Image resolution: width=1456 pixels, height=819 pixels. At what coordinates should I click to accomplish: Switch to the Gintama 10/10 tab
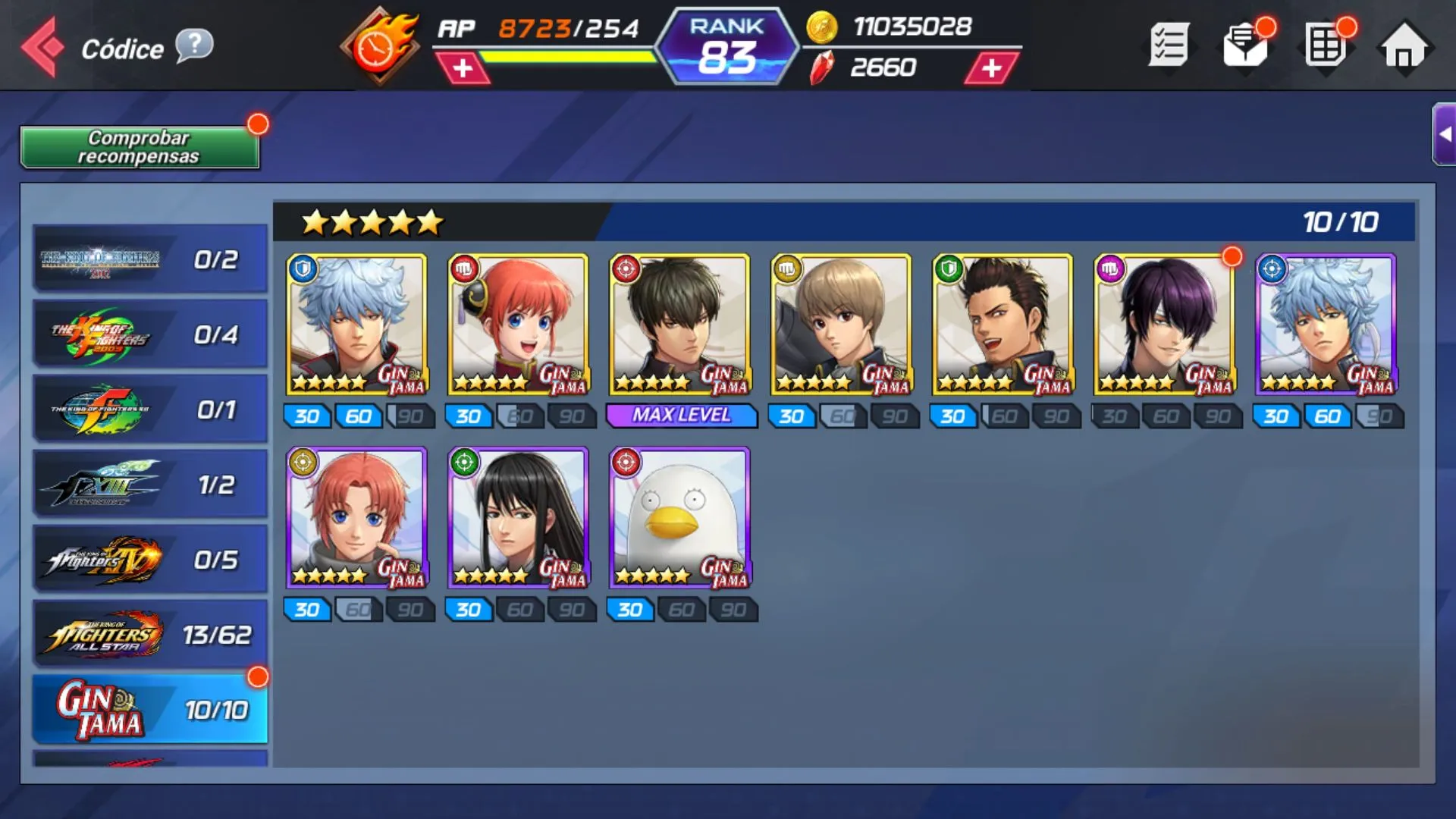pyautogui.click(x=150, y=710)
